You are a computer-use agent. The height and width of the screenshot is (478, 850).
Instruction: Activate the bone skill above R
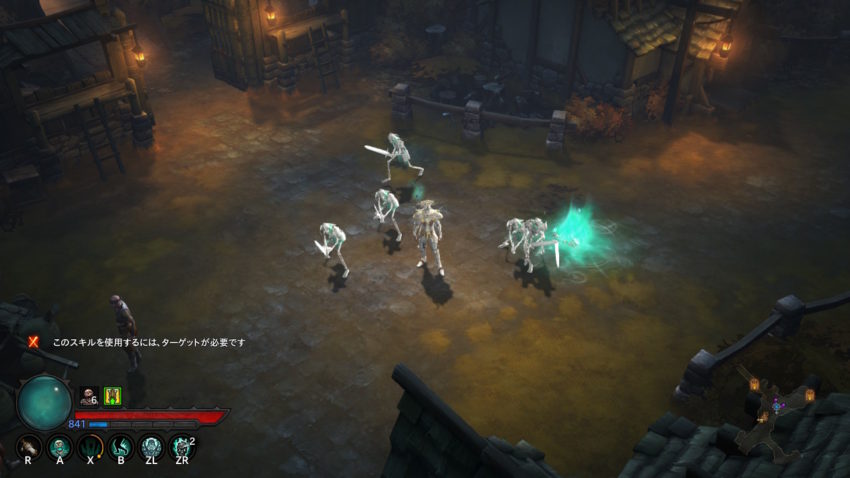[28, 446]
